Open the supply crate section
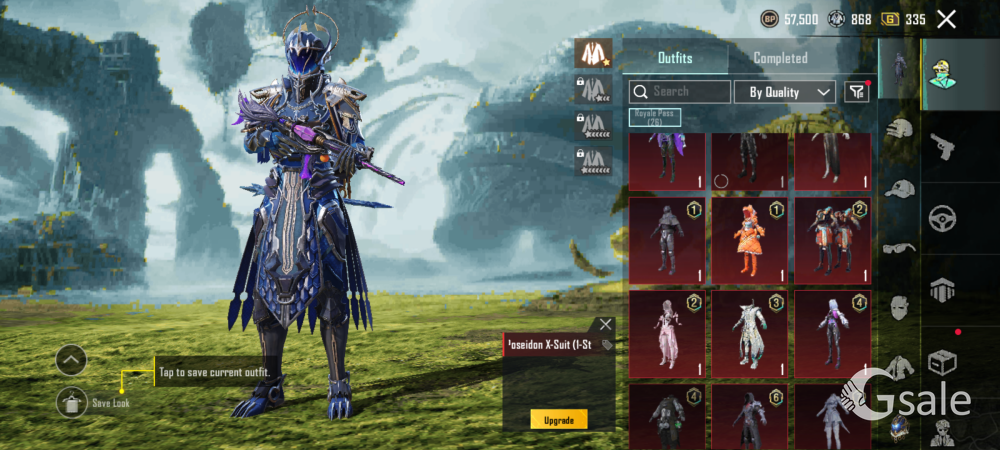1000x450 pixels. 942,360
